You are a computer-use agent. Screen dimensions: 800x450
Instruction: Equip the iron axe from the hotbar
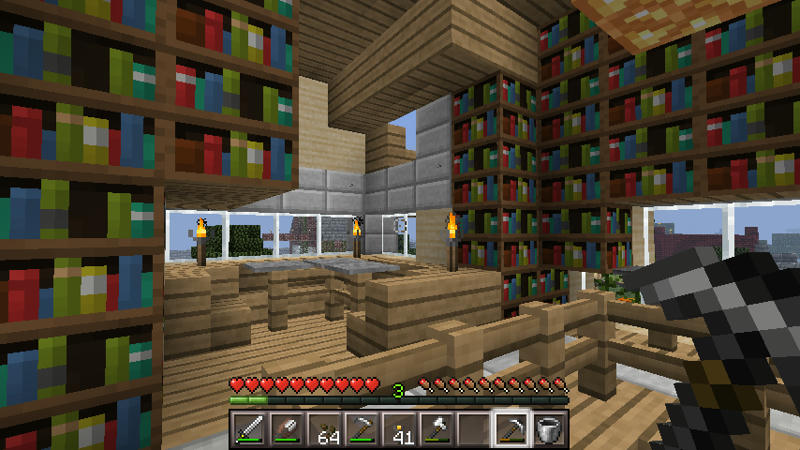[x=437, y=428]
